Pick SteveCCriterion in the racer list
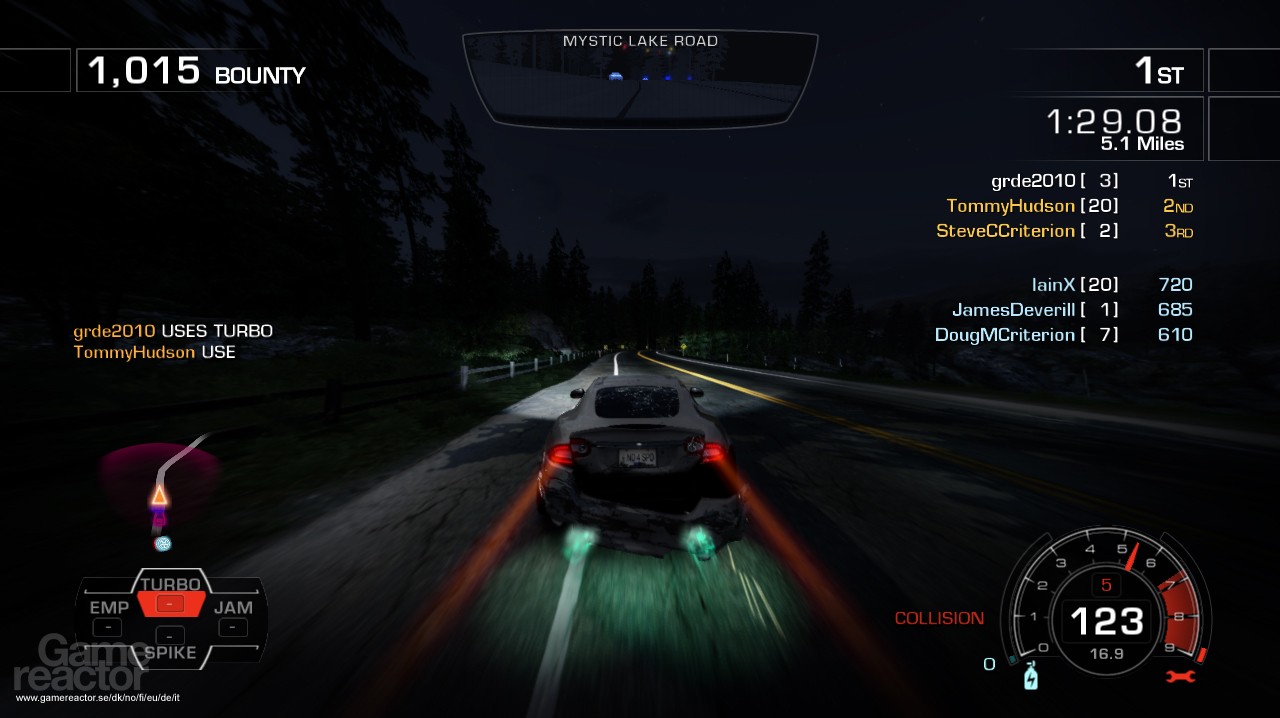Screen dimensions: 1280x718 [1005, 231]
